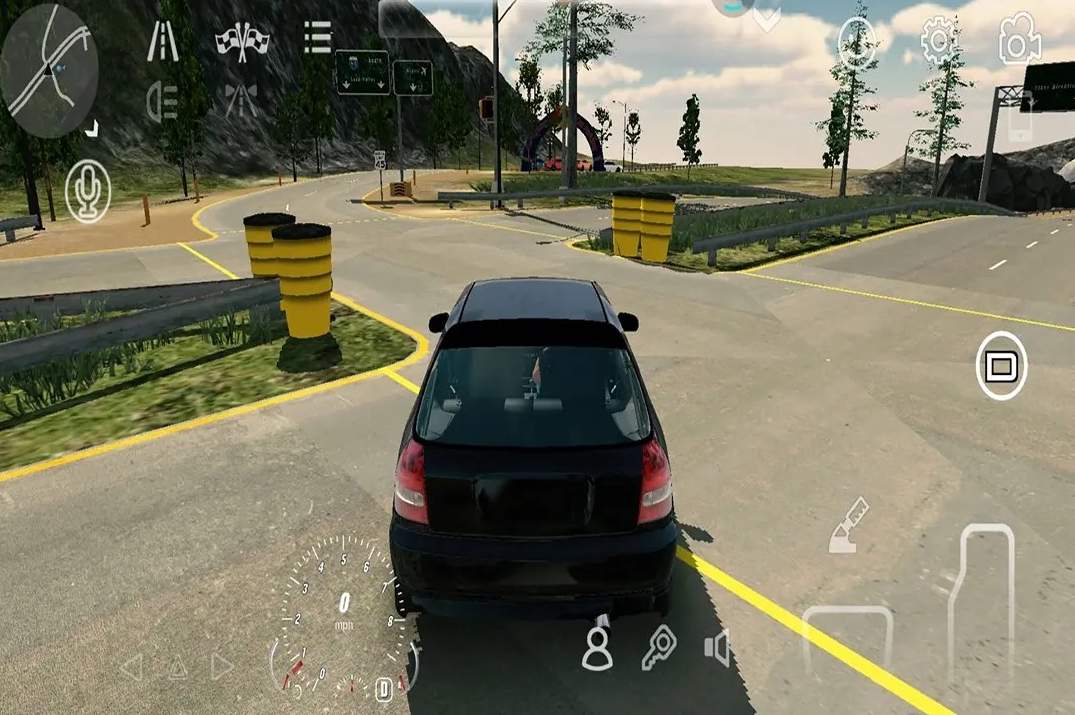
Task: Step on the tall gas pedal
Action: (981, 600)
